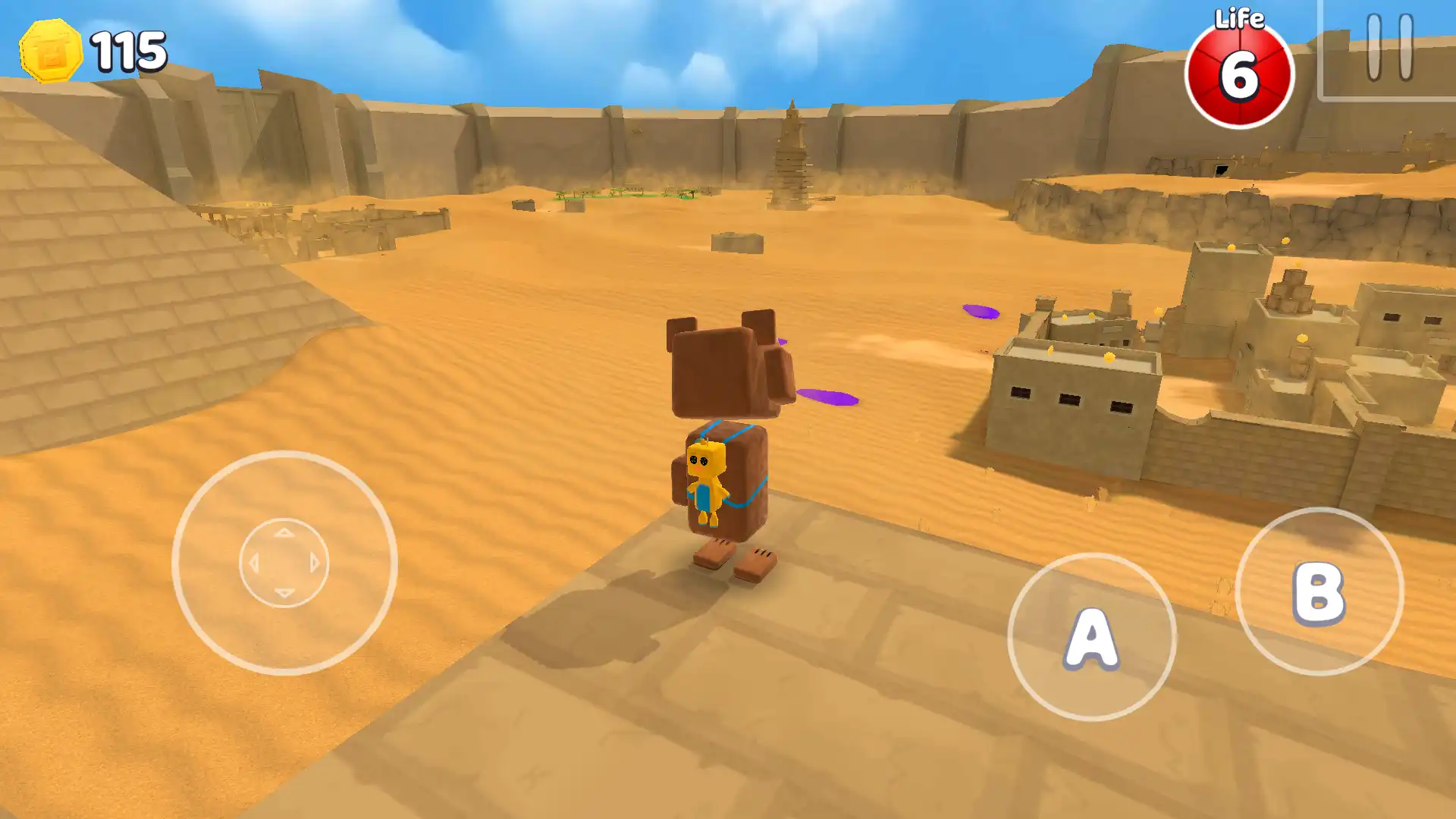Tap the up arrow on the virtual joystick
The width and height of the screenshot is (1456, 819).
tap(284, 533)
